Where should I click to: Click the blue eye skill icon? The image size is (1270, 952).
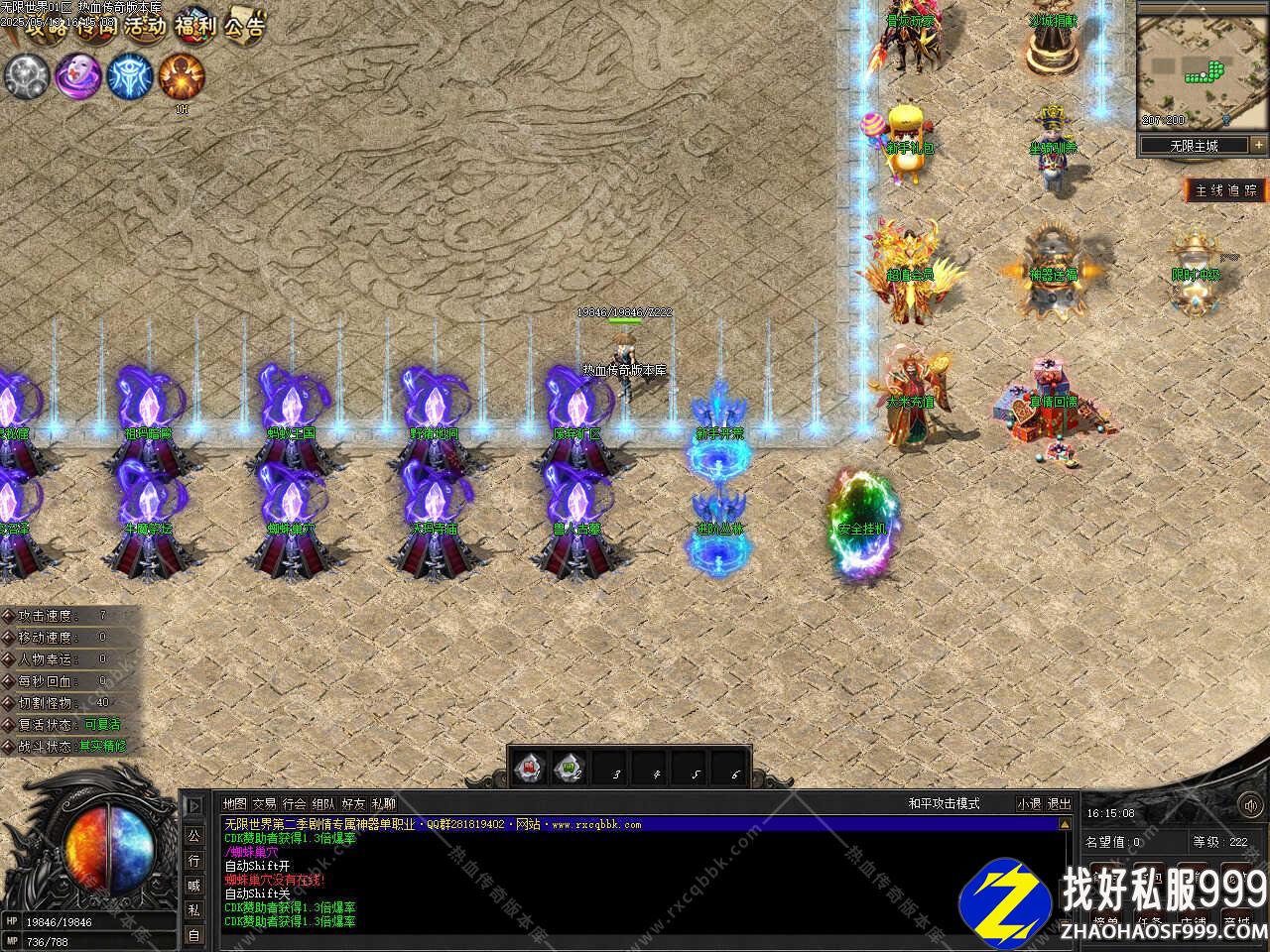(129, 75)
